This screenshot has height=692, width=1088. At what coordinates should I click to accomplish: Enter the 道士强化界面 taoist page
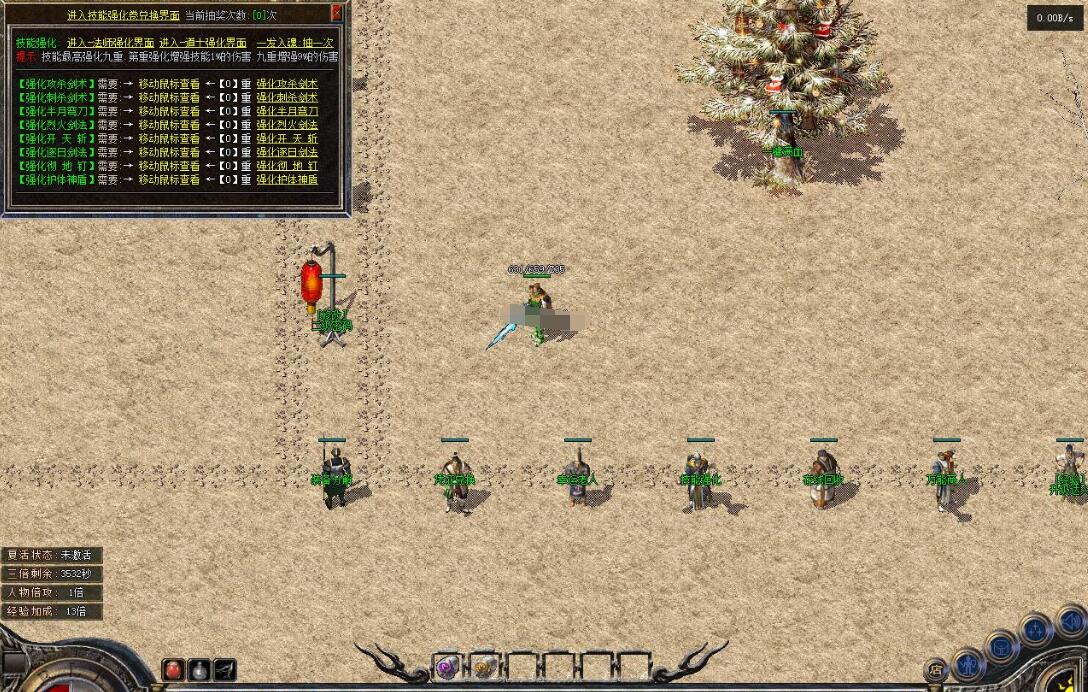tap(202, 43)
